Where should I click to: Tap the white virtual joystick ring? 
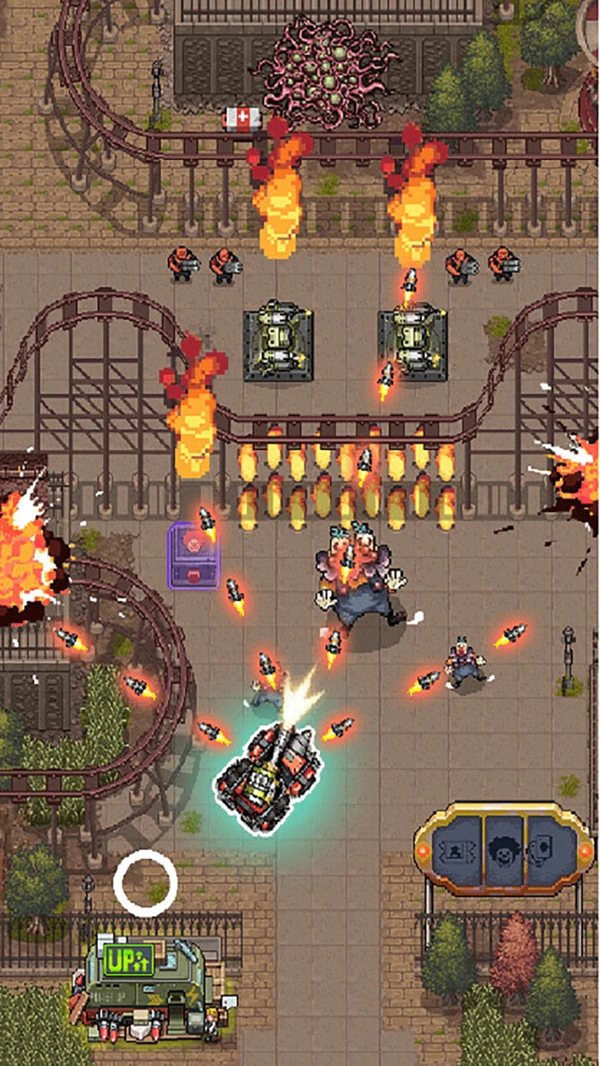coord(145,883)
